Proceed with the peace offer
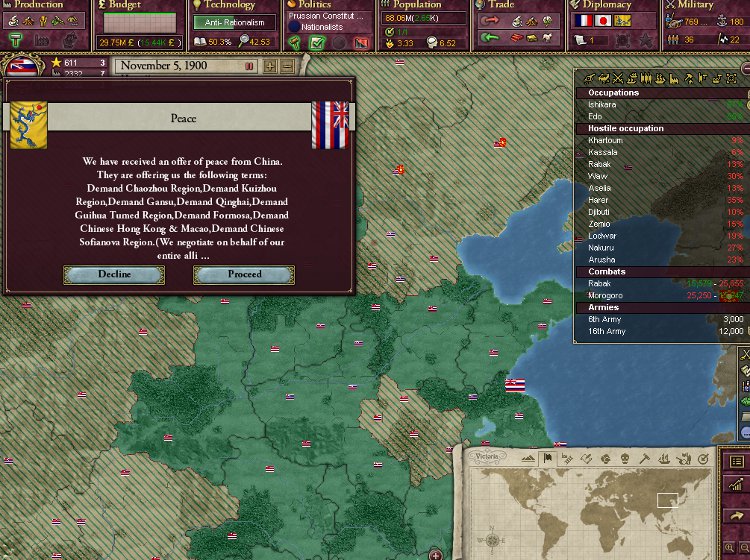This screenshot has height=560, width=750. (244, 274)
